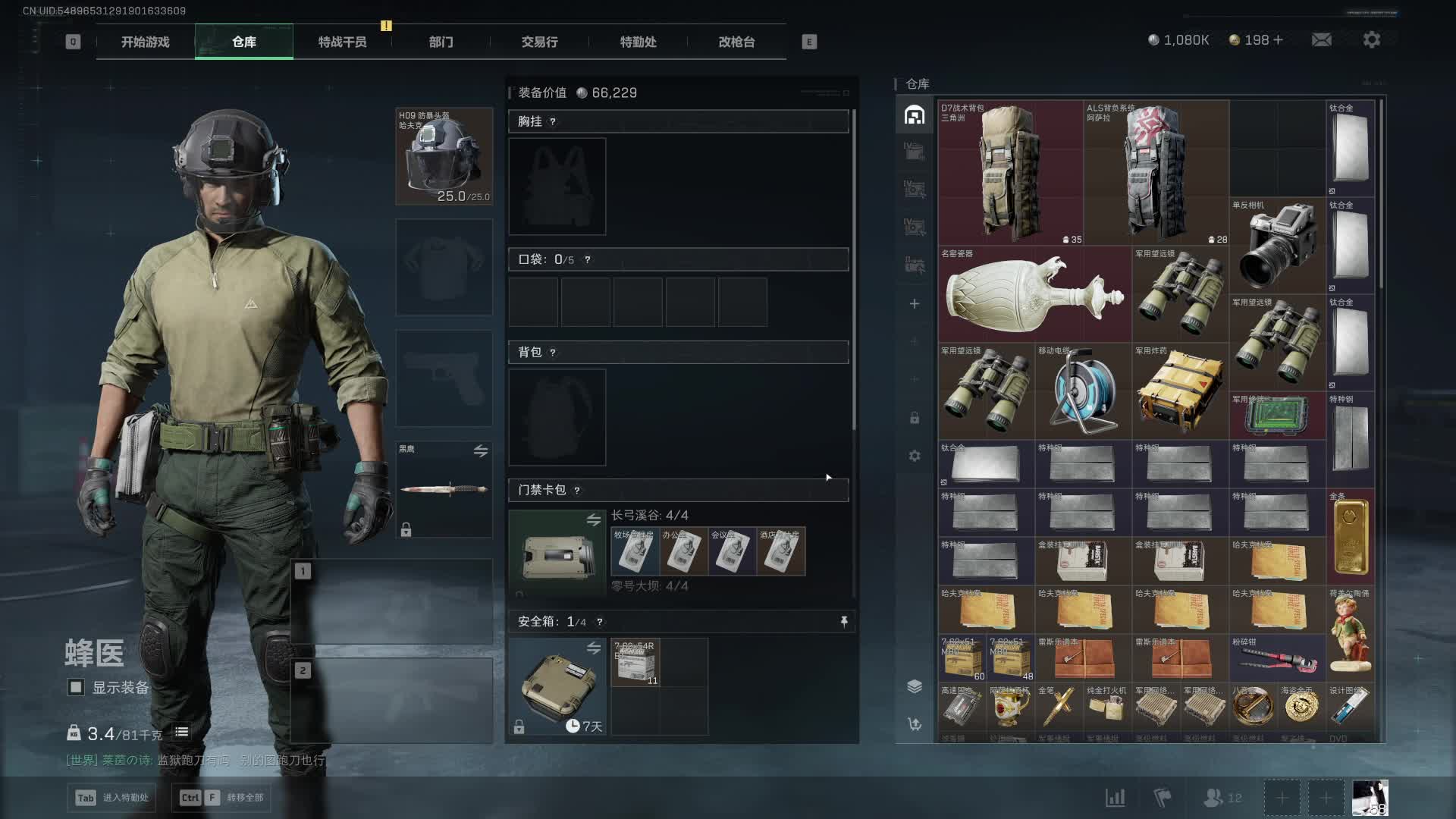Pick the ALS背负系统 backpack item
The height and width of the screenshot is (819, 1456).
[x=1156, y=173]
